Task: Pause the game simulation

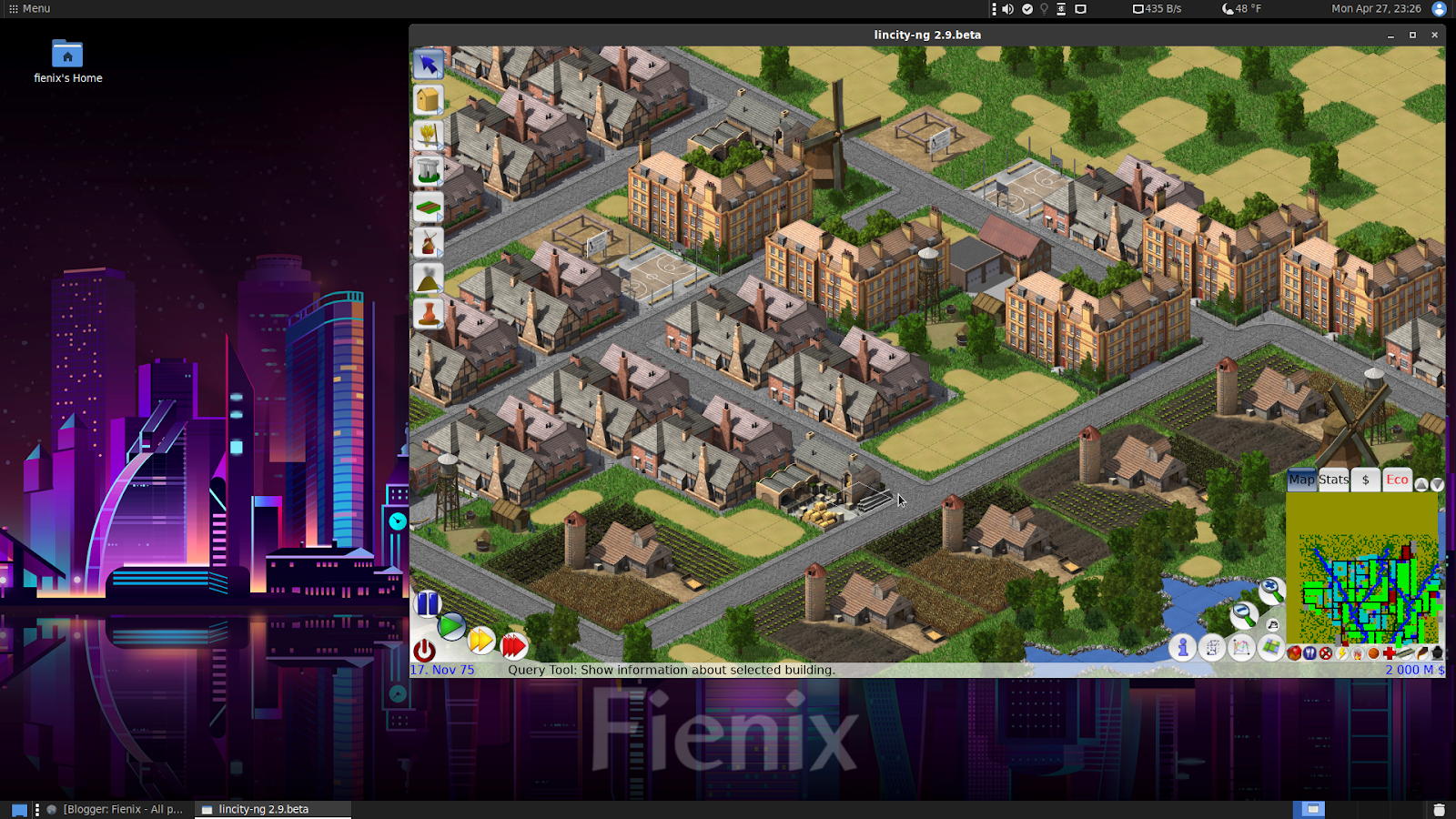Action: (x=427, y=603)
